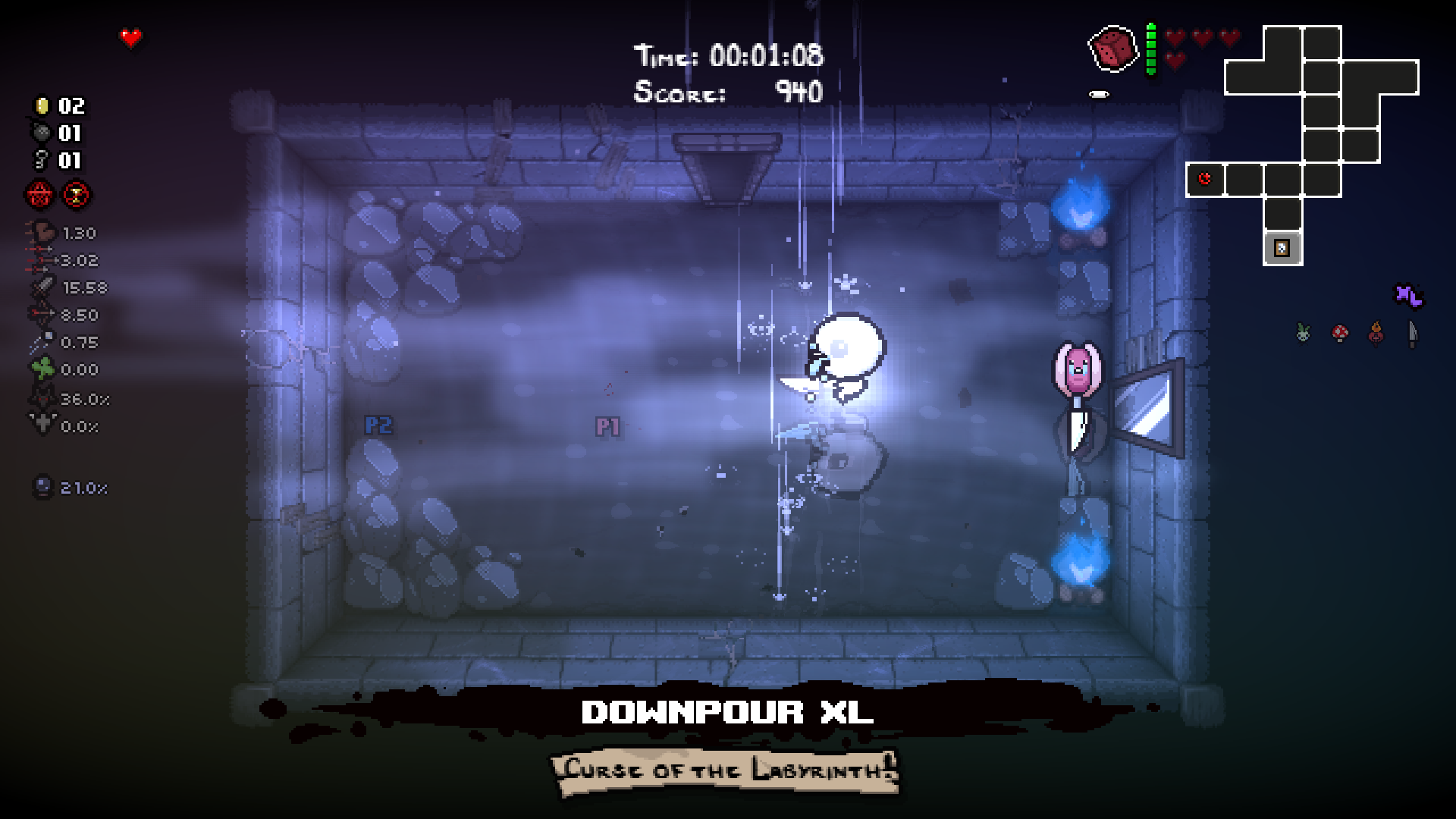Image resolution: width=1456 pixels, height=819 pixels.
Task: Click the red dice active item slot
Action: click(x=1112, y=49)
